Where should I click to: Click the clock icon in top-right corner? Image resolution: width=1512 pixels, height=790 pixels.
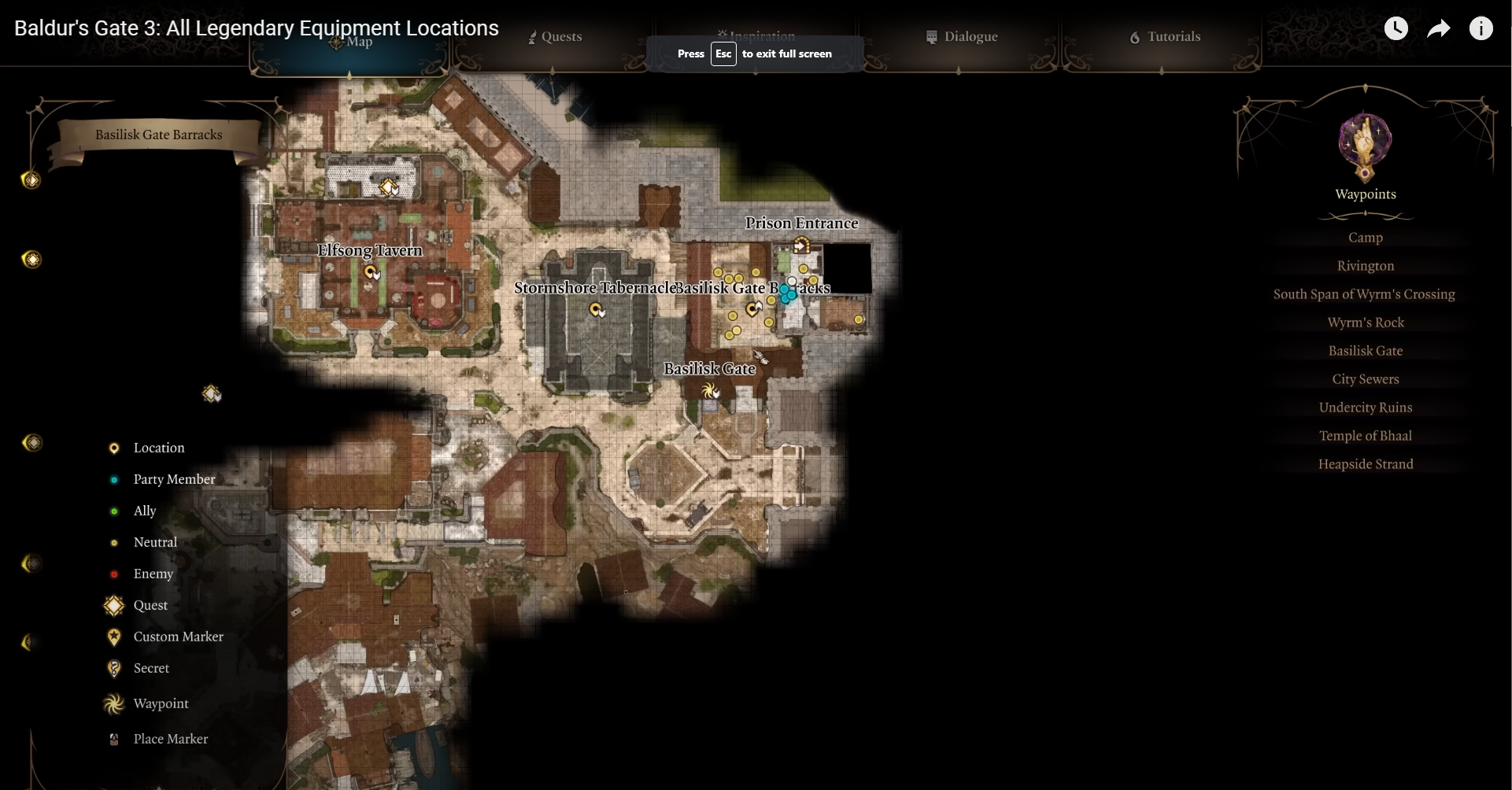point(1398,28)
